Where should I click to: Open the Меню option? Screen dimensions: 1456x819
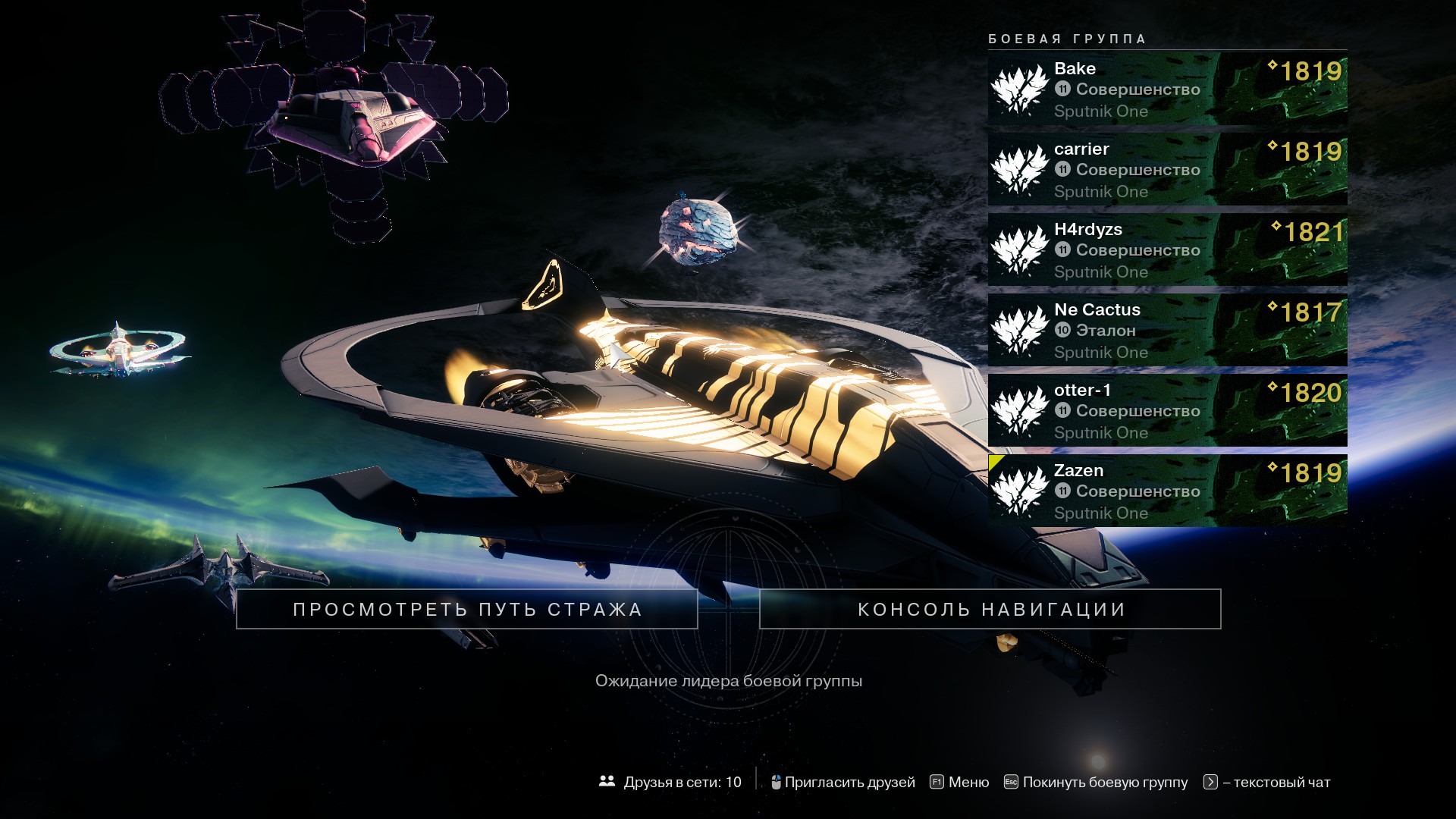coord(959,782)
